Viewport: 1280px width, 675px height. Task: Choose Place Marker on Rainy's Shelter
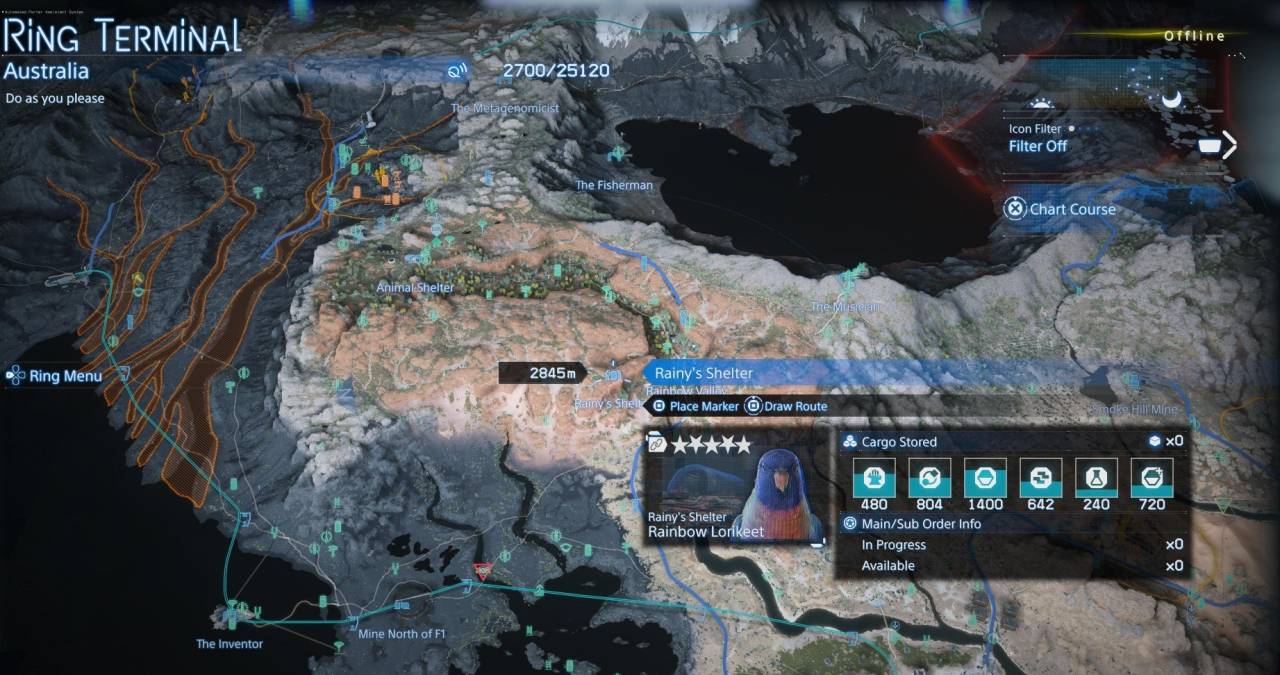click(x=696, y=406)
